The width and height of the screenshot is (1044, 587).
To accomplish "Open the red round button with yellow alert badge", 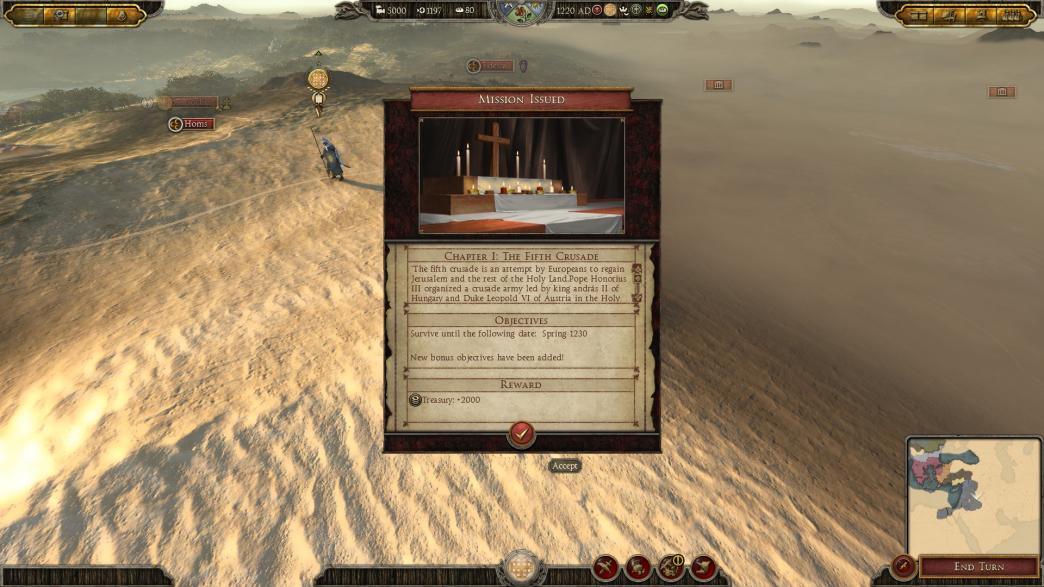I will coord(670,568).
